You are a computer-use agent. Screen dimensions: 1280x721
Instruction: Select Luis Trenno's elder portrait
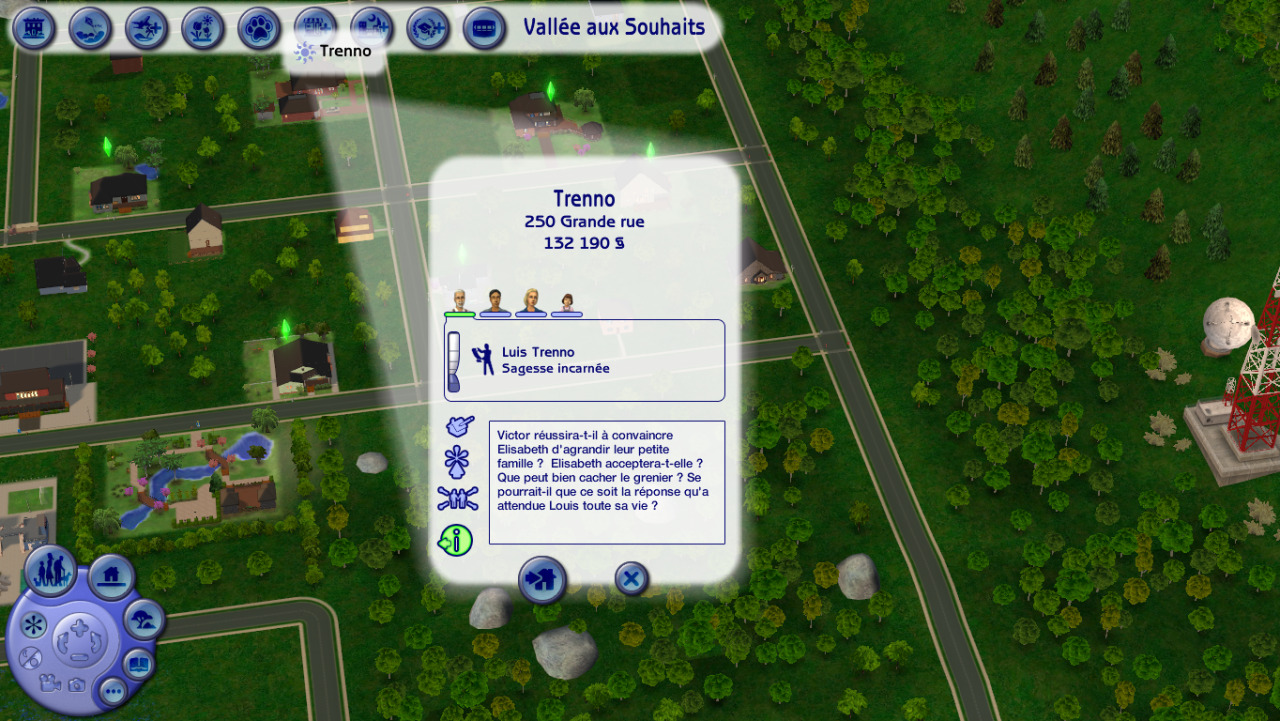coord(459,302)
